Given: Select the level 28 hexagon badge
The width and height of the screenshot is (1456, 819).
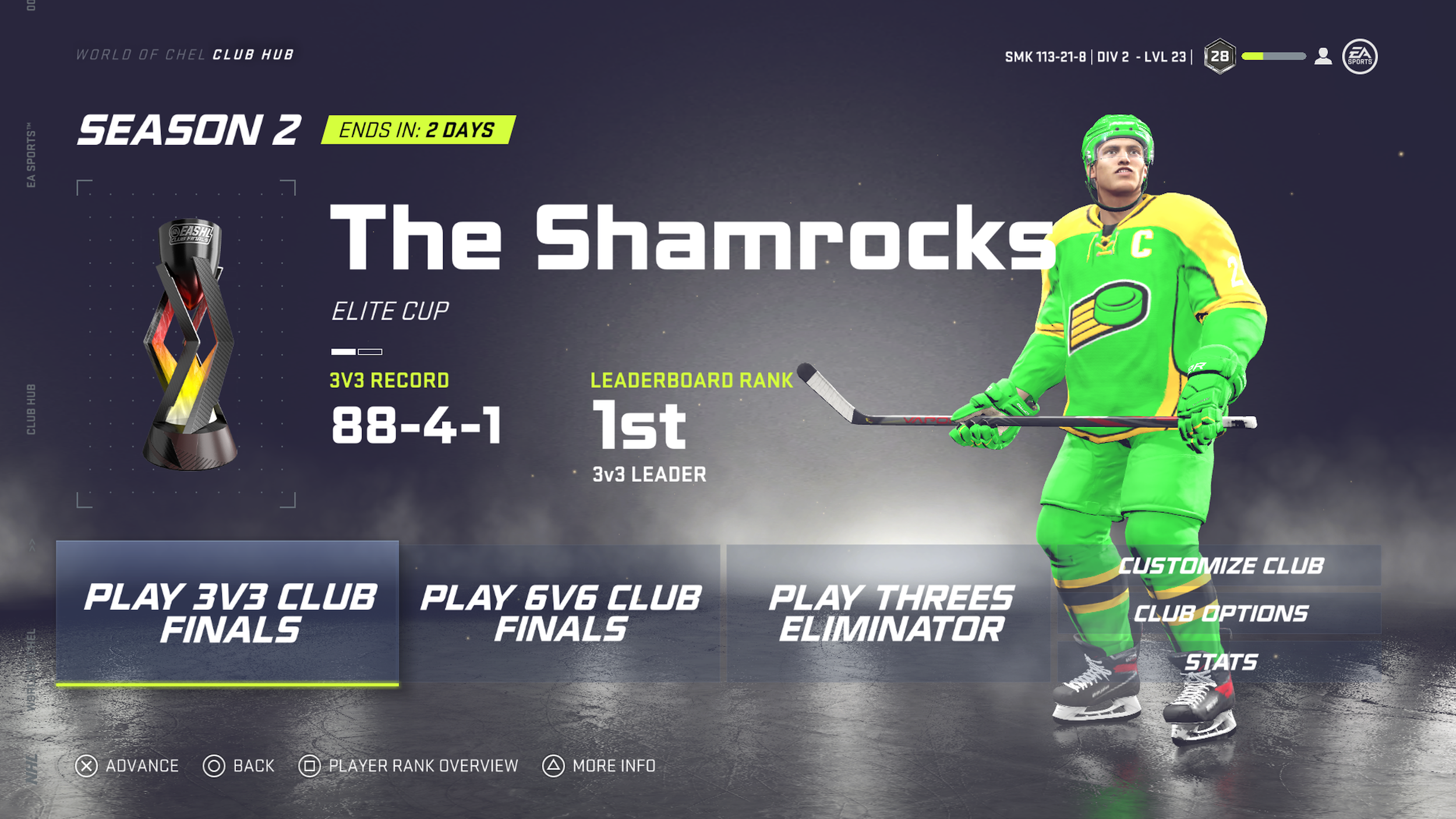Looking at the screenshot, I should coord(1220,57).
